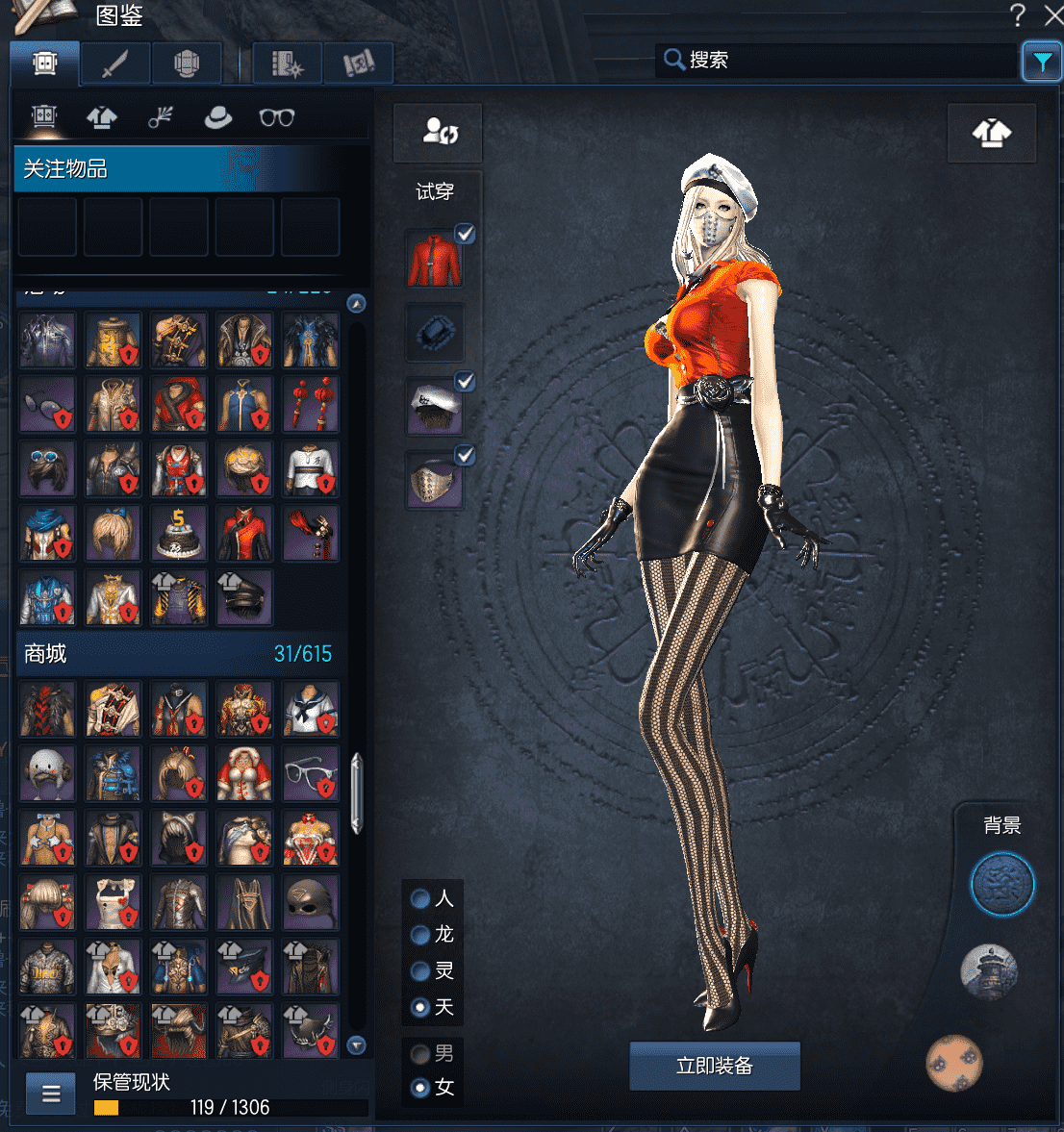The width and height of the screenshot is (1064, 1132).
Task: Choose the temple scenery background thumbnail
Action: [988, 970]
